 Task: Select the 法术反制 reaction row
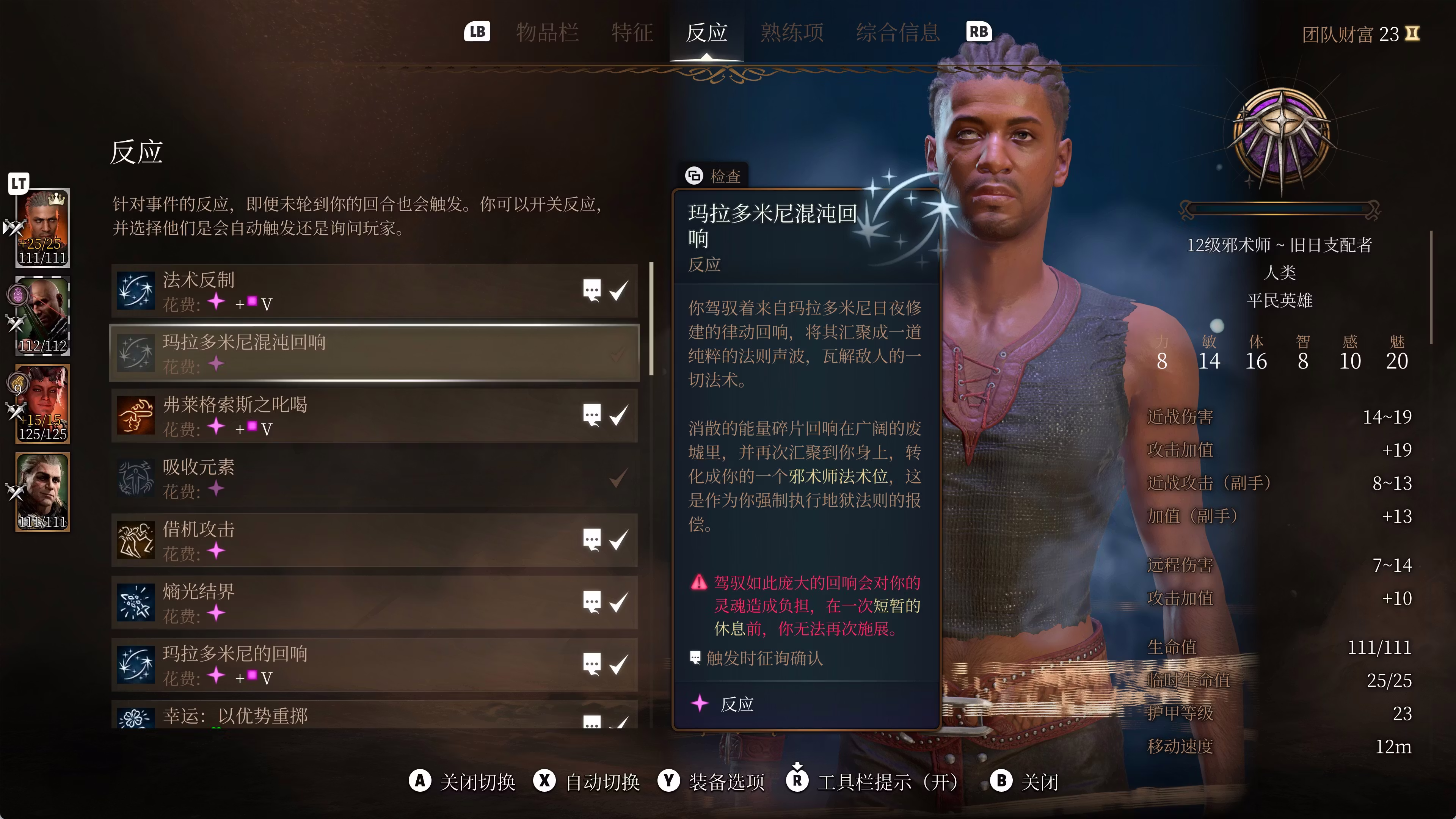click(339, 291)
